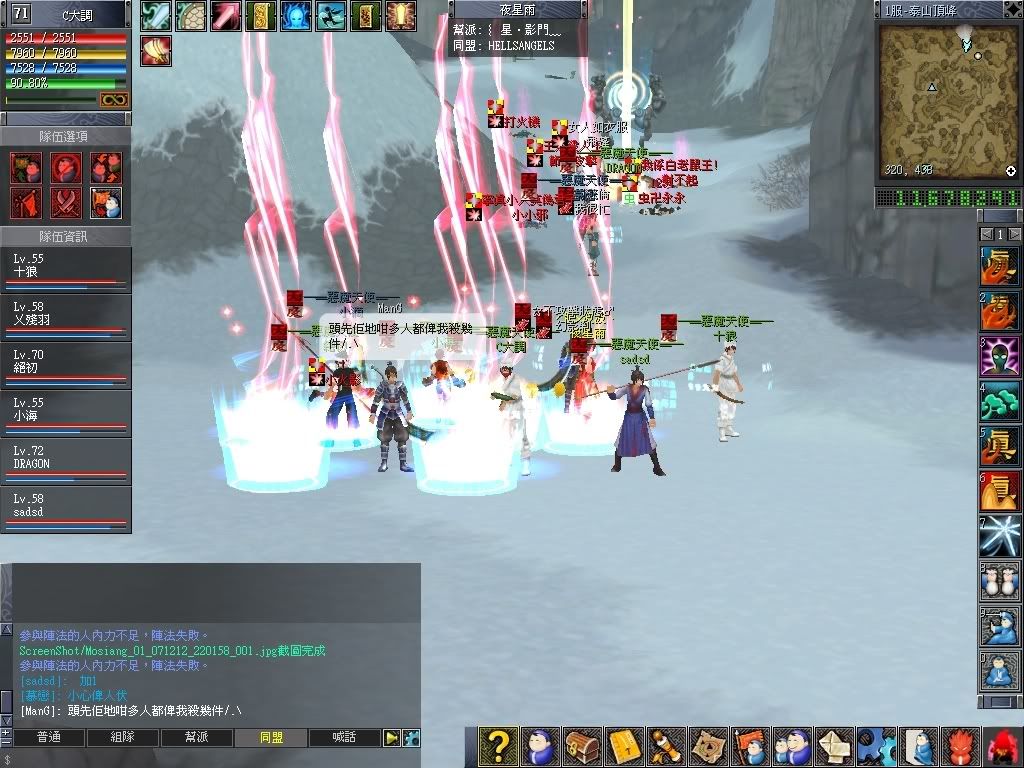Click the blue gears settings icon
The image size is (1024, 768).
(x=873, y=746)
